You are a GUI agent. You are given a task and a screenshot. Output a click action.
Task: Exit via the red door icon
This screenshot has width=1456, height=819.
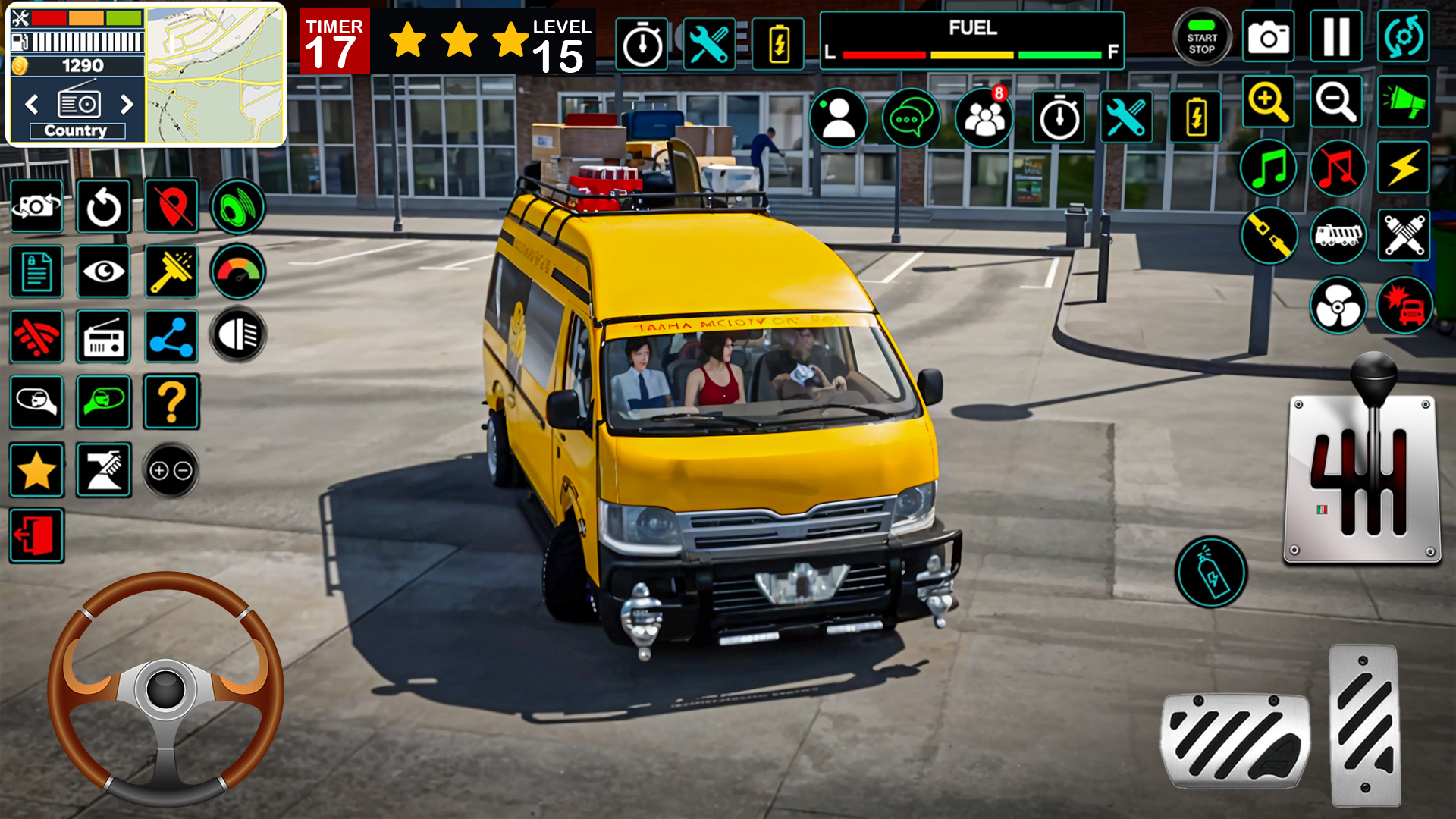click(36, 536)
